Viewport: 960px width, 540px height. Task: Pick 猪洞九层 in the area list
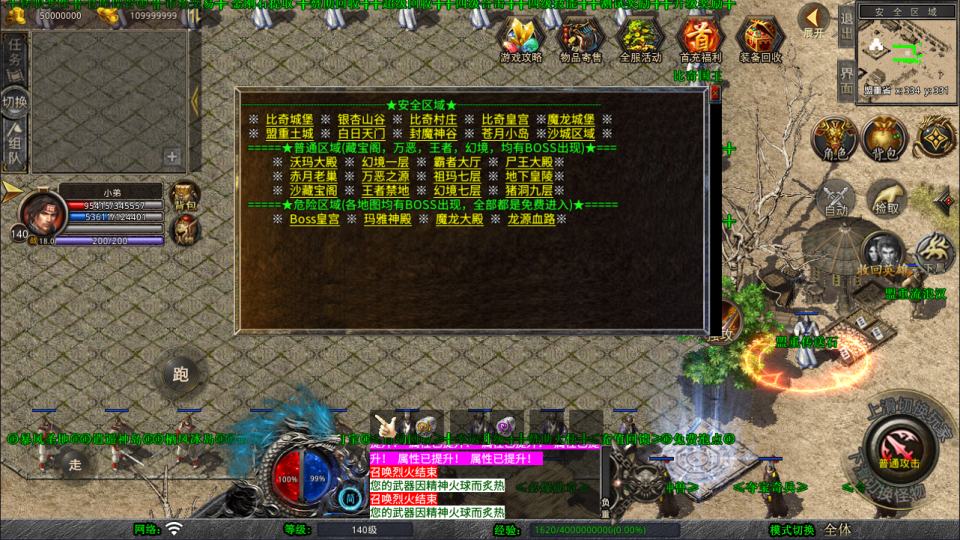pyautogui.click(x=530, y=190)
